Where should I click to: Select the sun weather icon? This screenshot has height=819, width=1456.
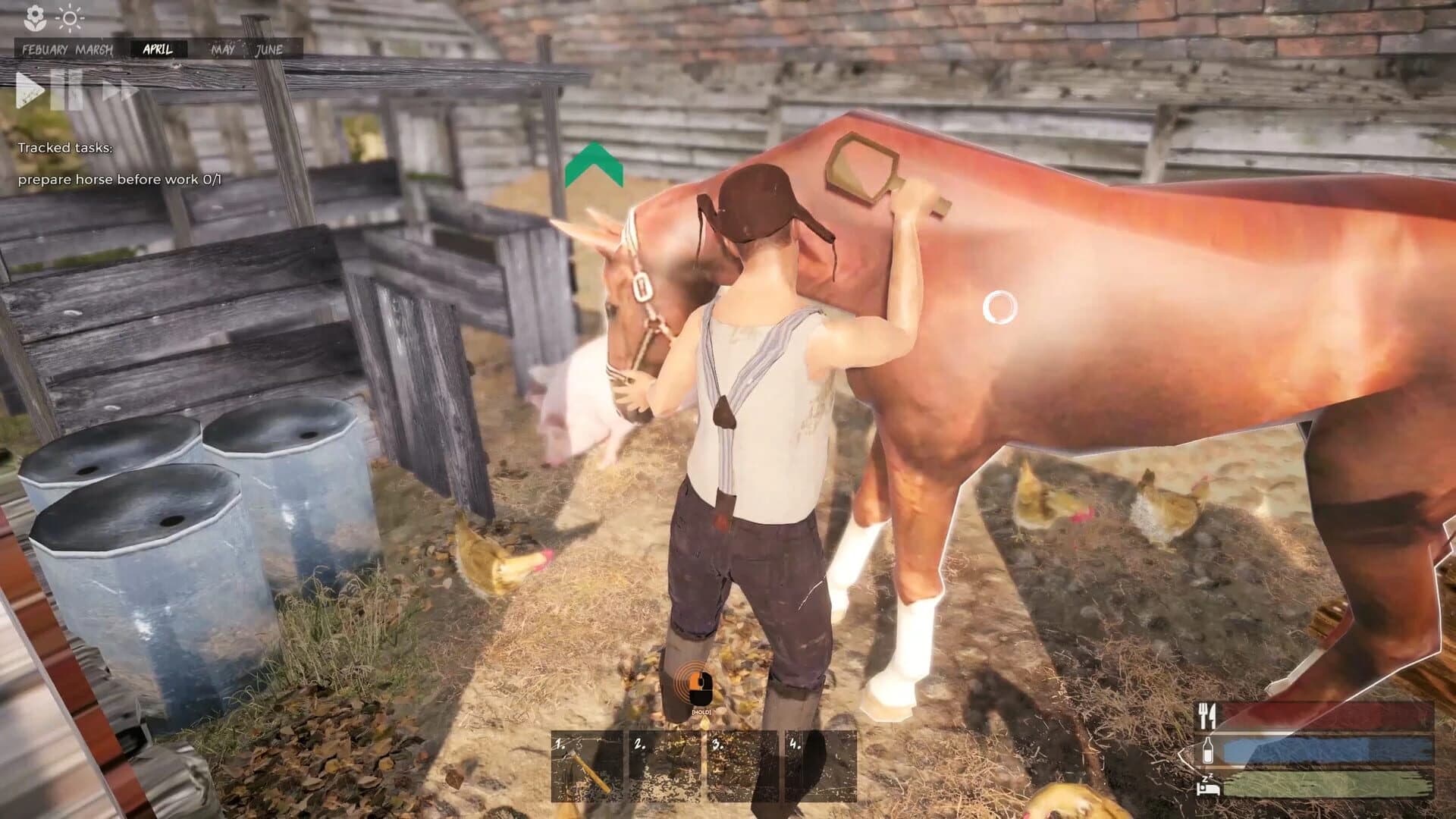click(69, 17)
